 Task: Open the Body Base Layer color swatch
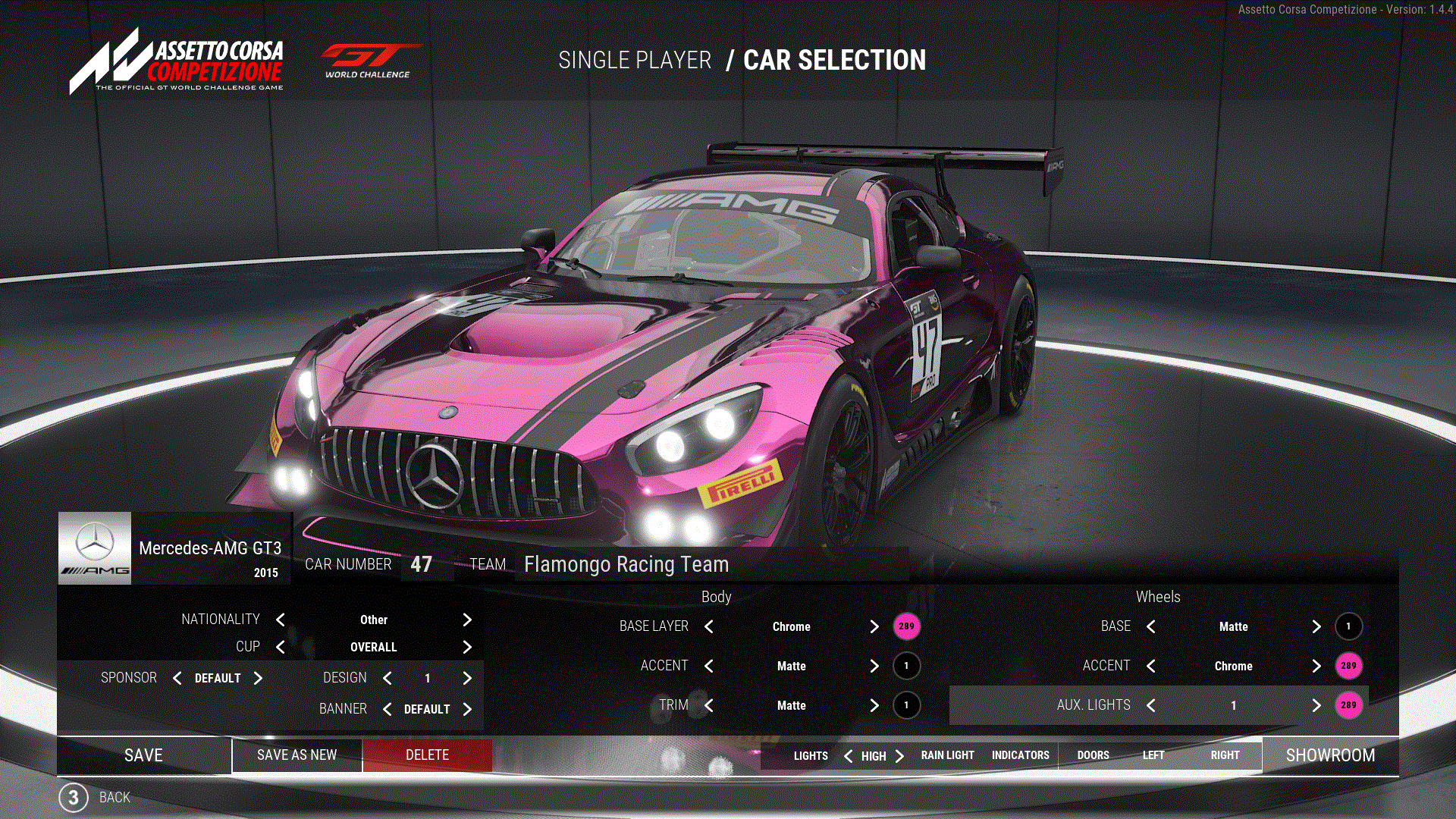[x=906, y=626]
